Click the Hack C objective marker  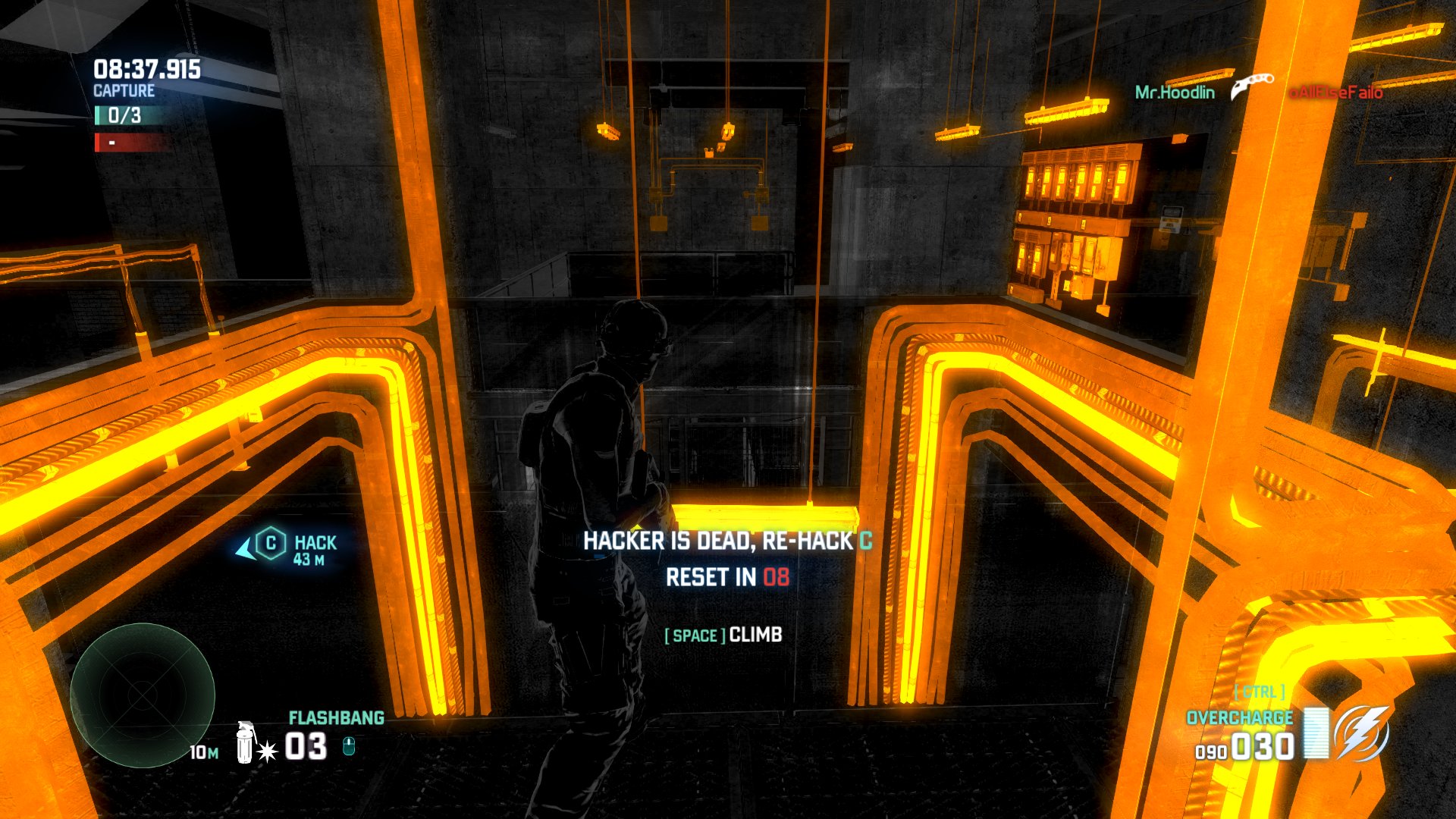[271, 544]
